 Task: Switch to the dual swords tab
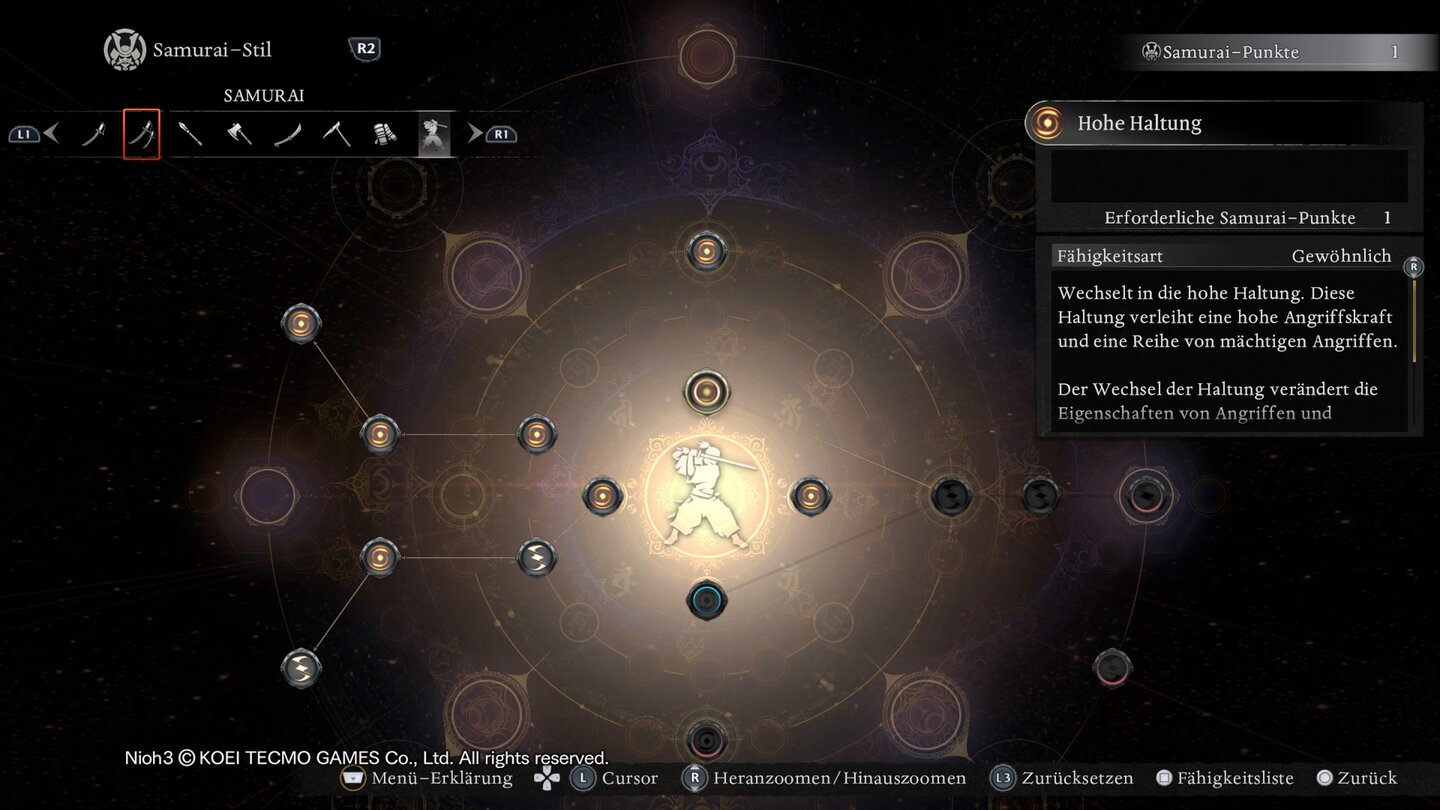pyautogui.click(x=141, y=134)
